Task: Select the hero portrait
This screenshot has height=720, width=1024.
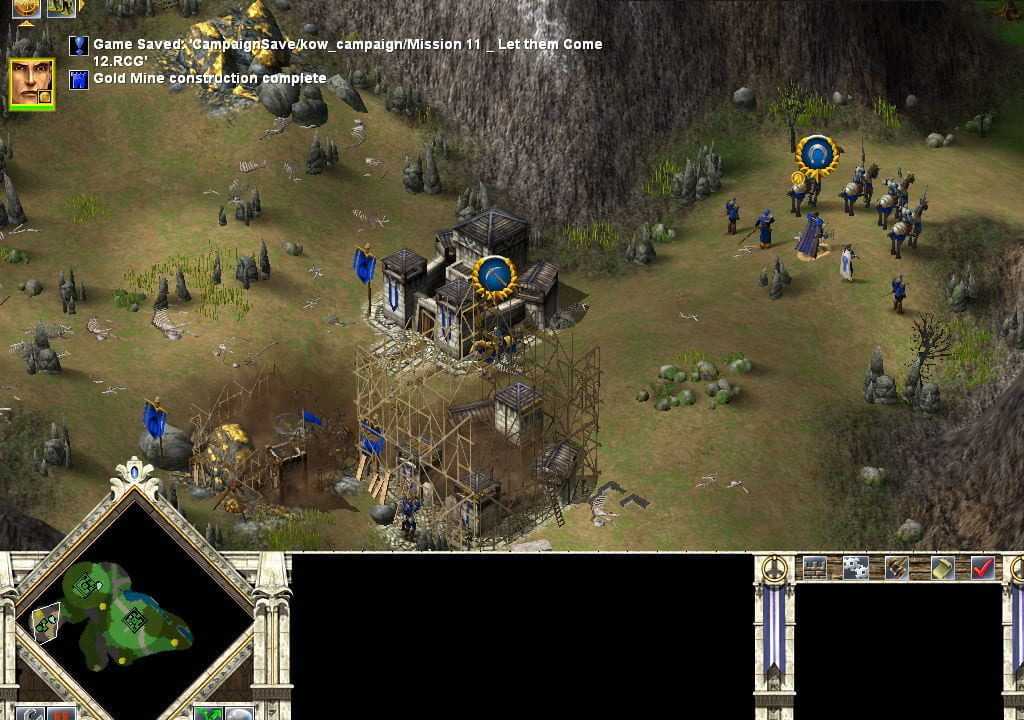Action: point(30,81)
